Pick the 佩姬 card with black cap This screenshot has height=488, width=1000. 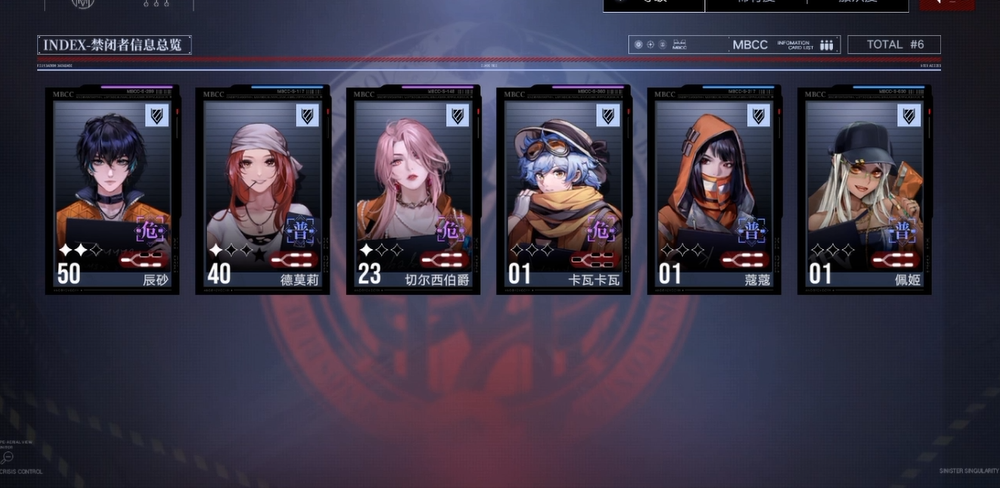point(864,190)
